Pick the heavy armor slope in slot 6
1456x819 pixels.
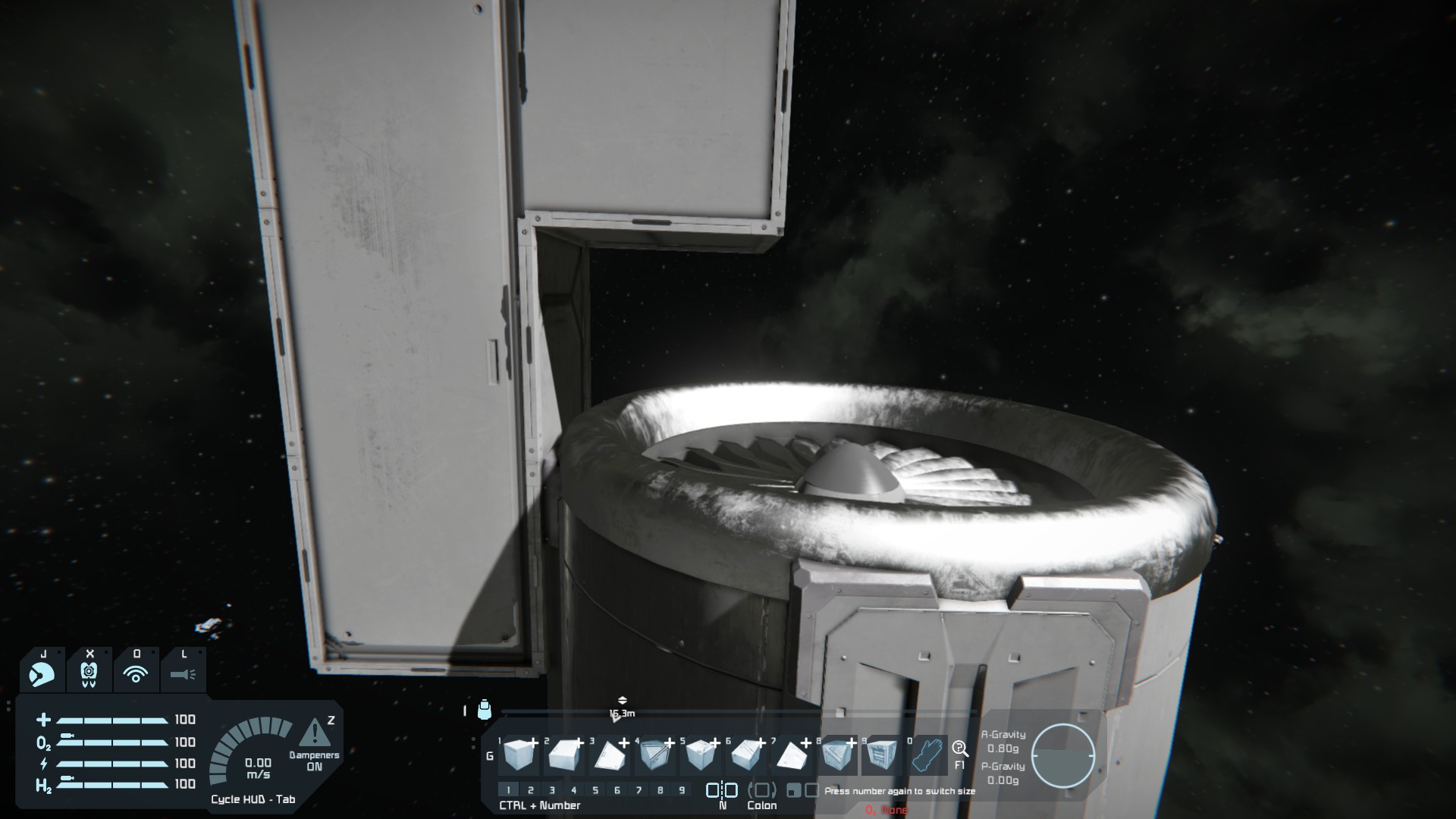[x=746, y=755]
